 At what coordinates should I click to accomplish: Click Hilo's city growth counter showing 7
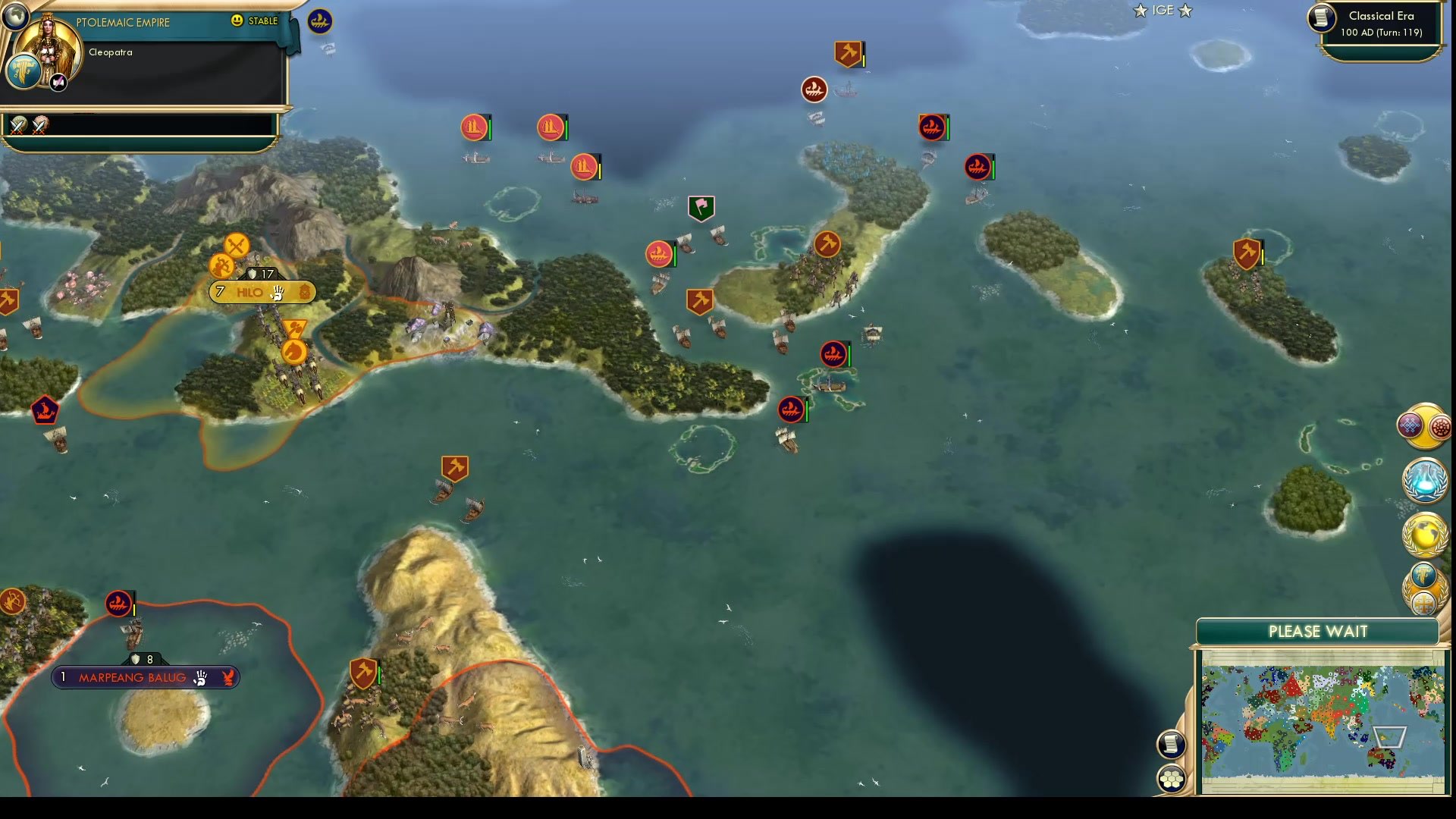point(220,292)
